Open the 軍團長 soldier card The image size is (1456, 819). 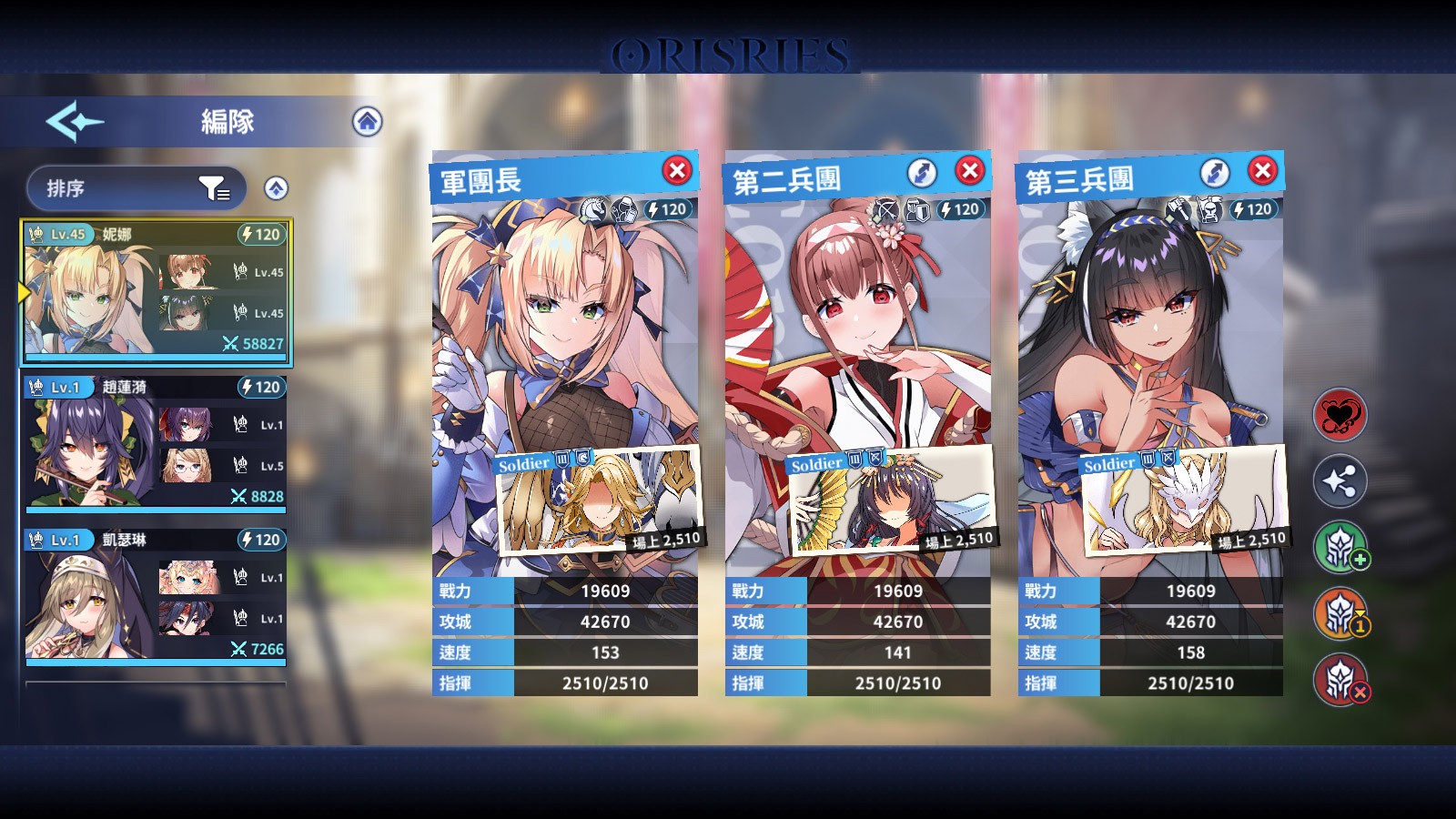coord(600,500)
